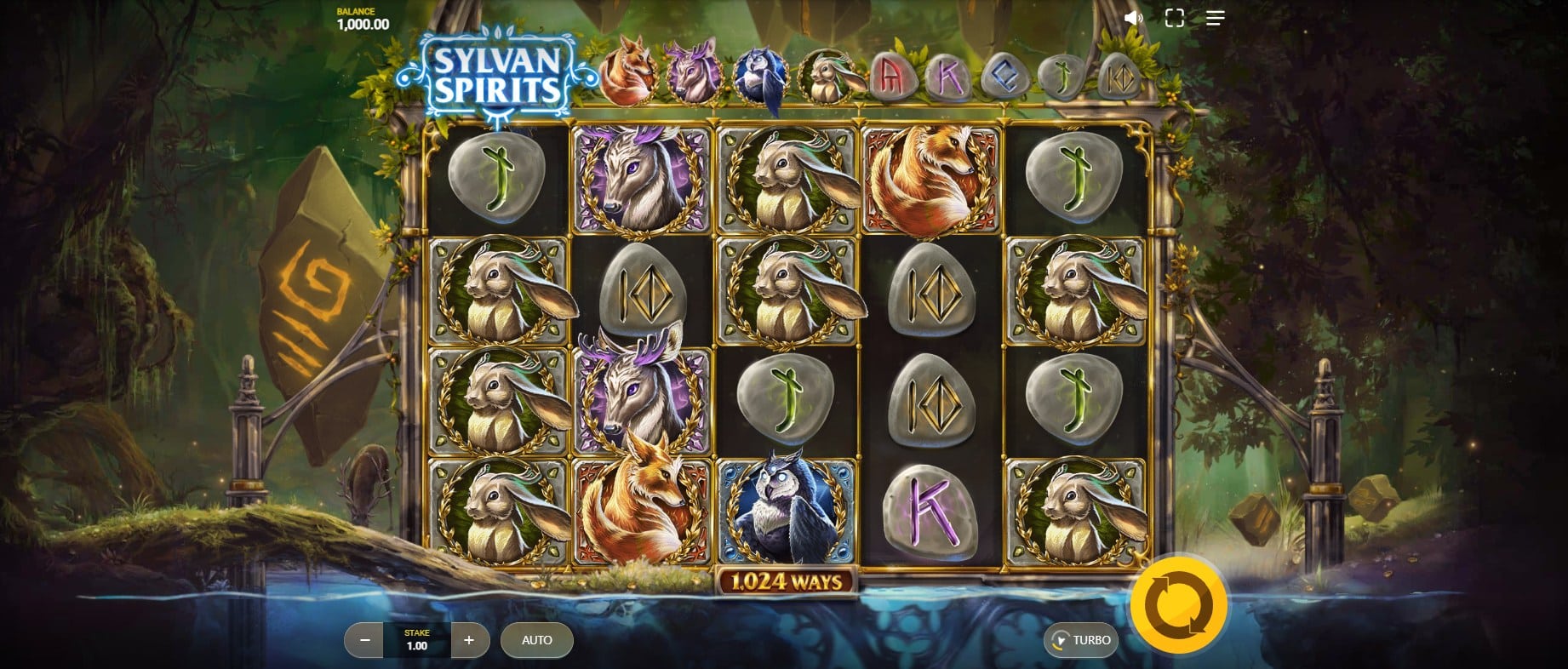Enter fullscreen mode

[x=1175, y=18]
